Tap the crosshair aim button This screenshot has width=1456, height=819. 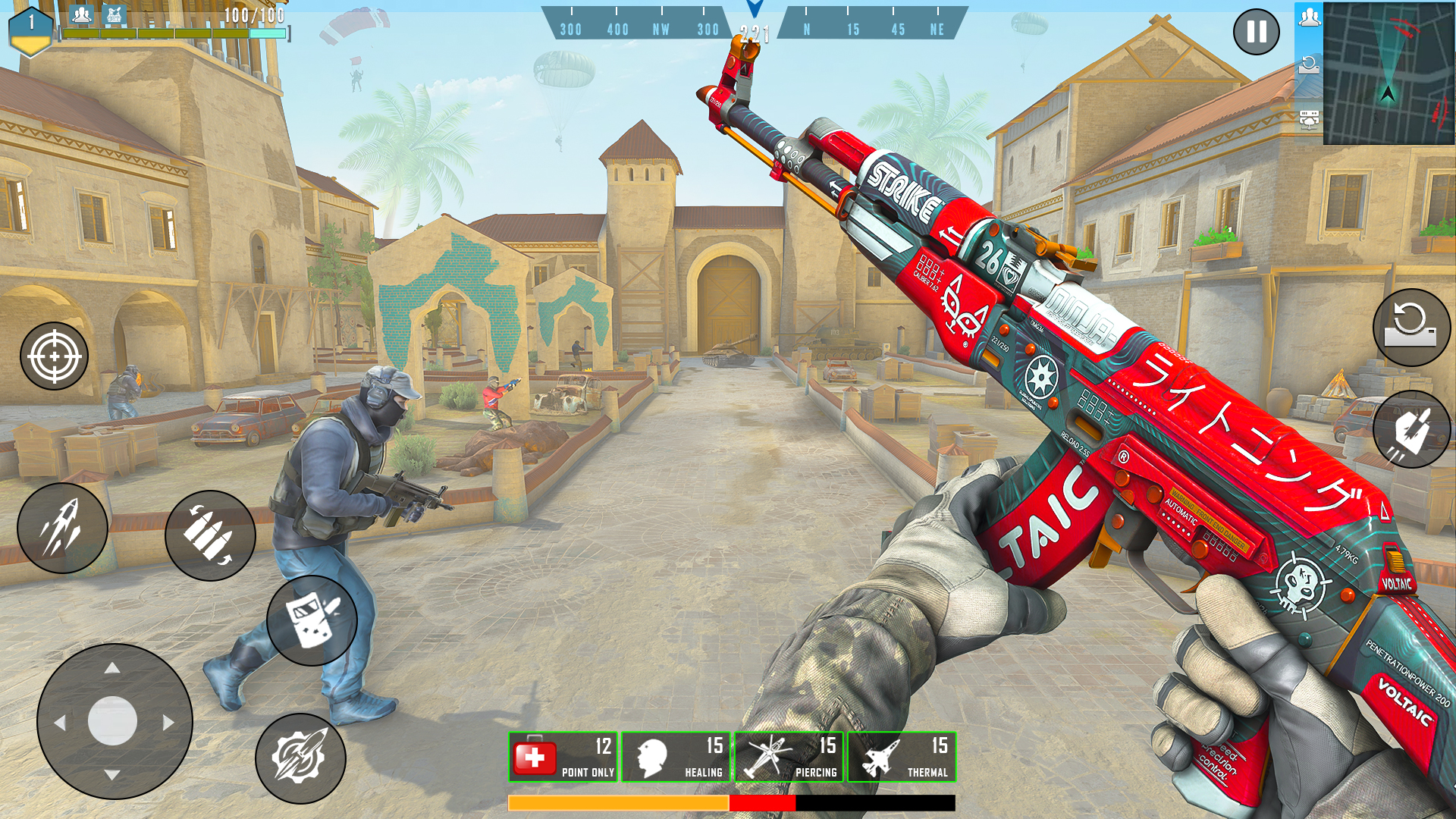(54, 356)
